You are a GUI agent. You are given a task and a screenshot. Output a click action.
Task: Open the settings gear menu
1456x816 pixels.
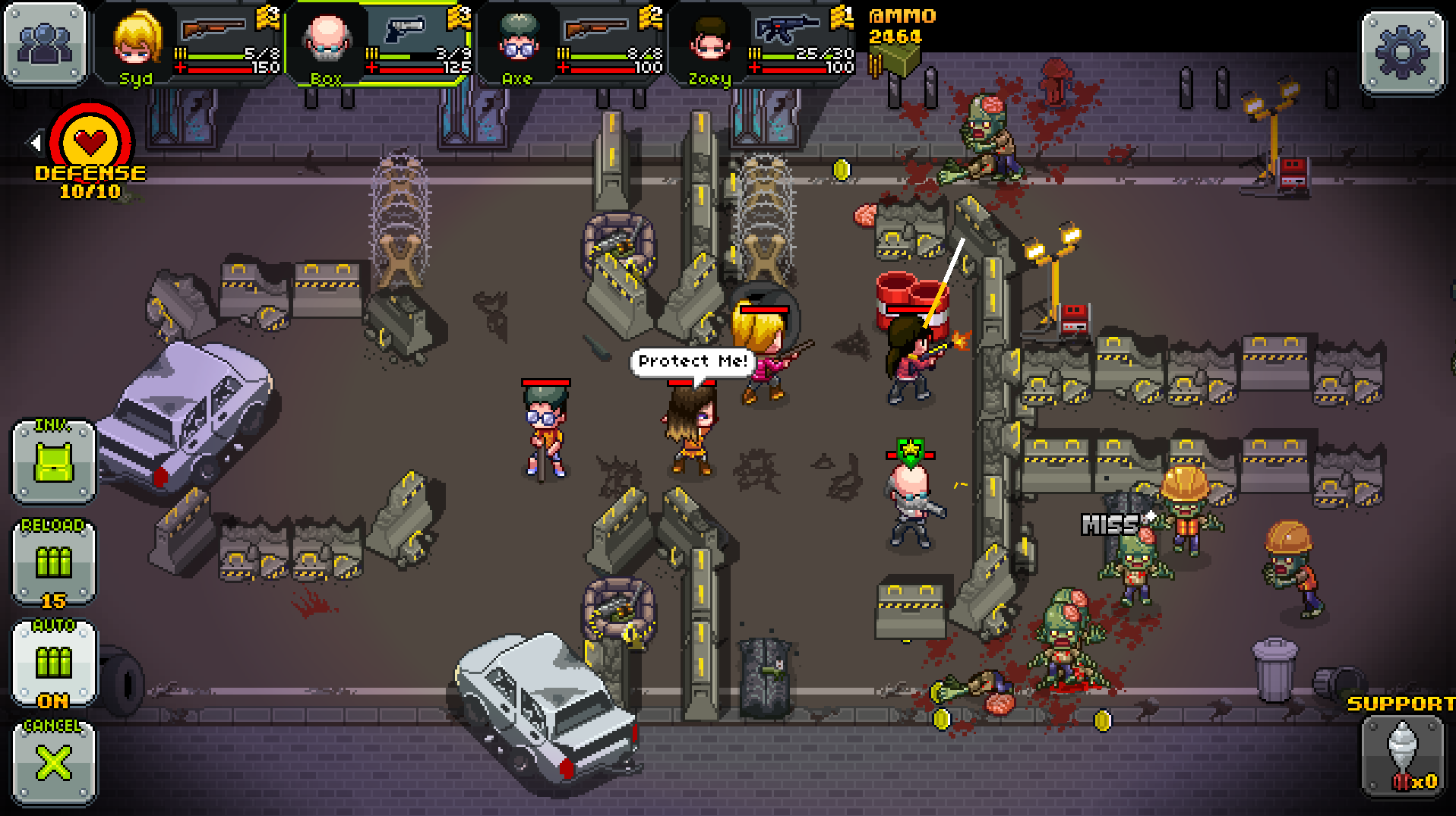click(x=1402, y=52)
